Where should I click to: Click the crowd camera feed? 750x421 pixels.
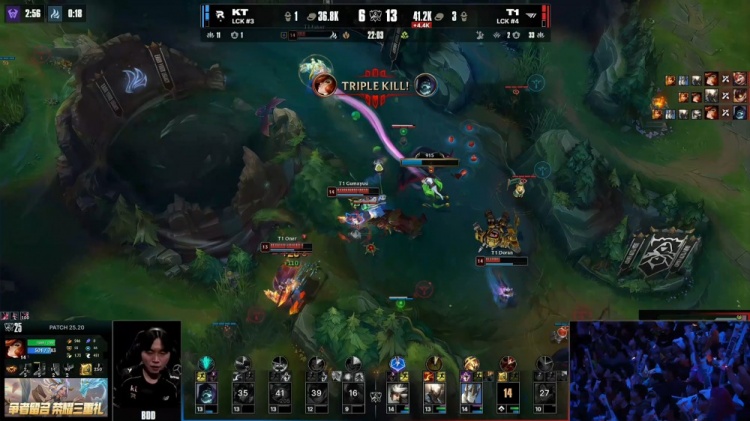[x=659, y=370]
